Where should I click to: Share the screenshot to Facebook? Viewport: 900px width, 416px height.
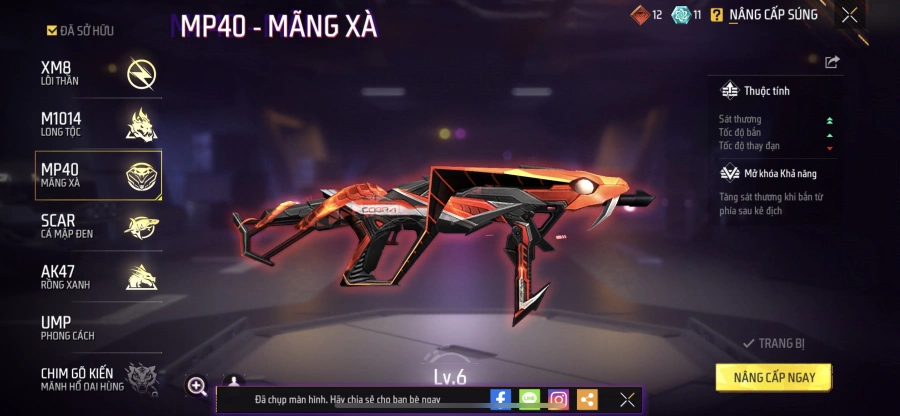pos(500,399)
